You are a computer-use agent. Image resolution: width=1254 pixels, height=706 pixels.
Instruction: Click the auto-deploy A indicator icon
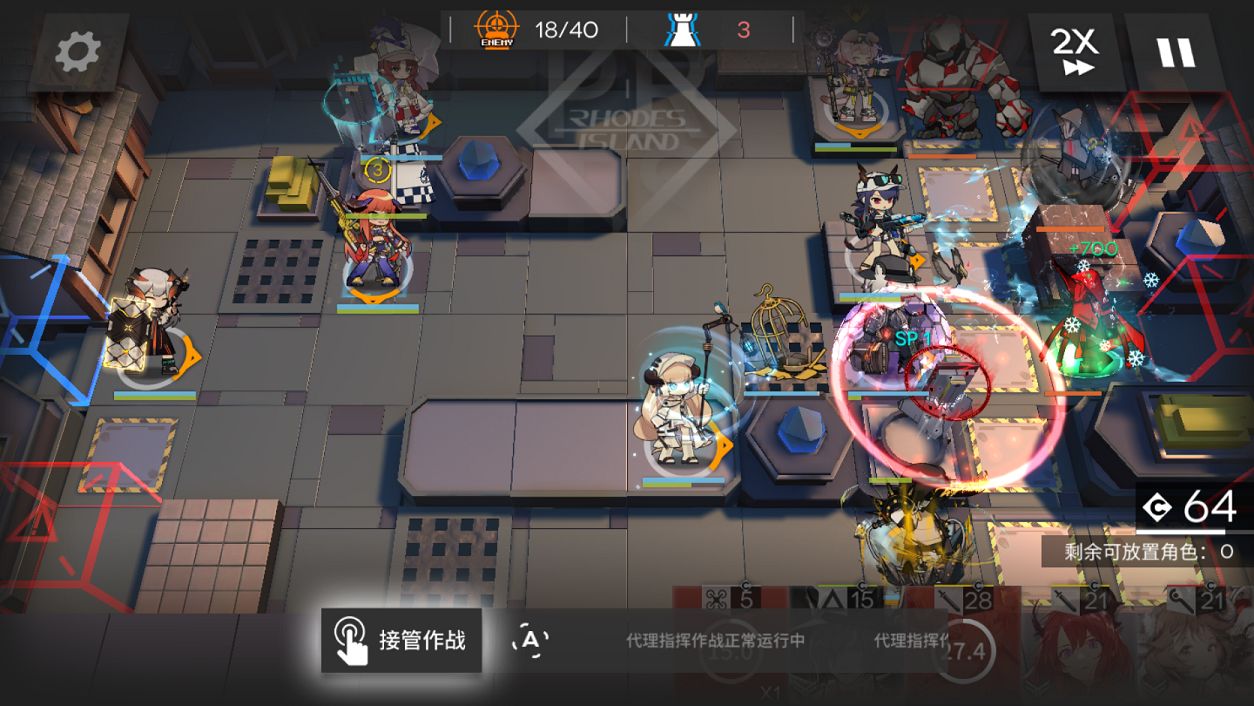[530, 640]
